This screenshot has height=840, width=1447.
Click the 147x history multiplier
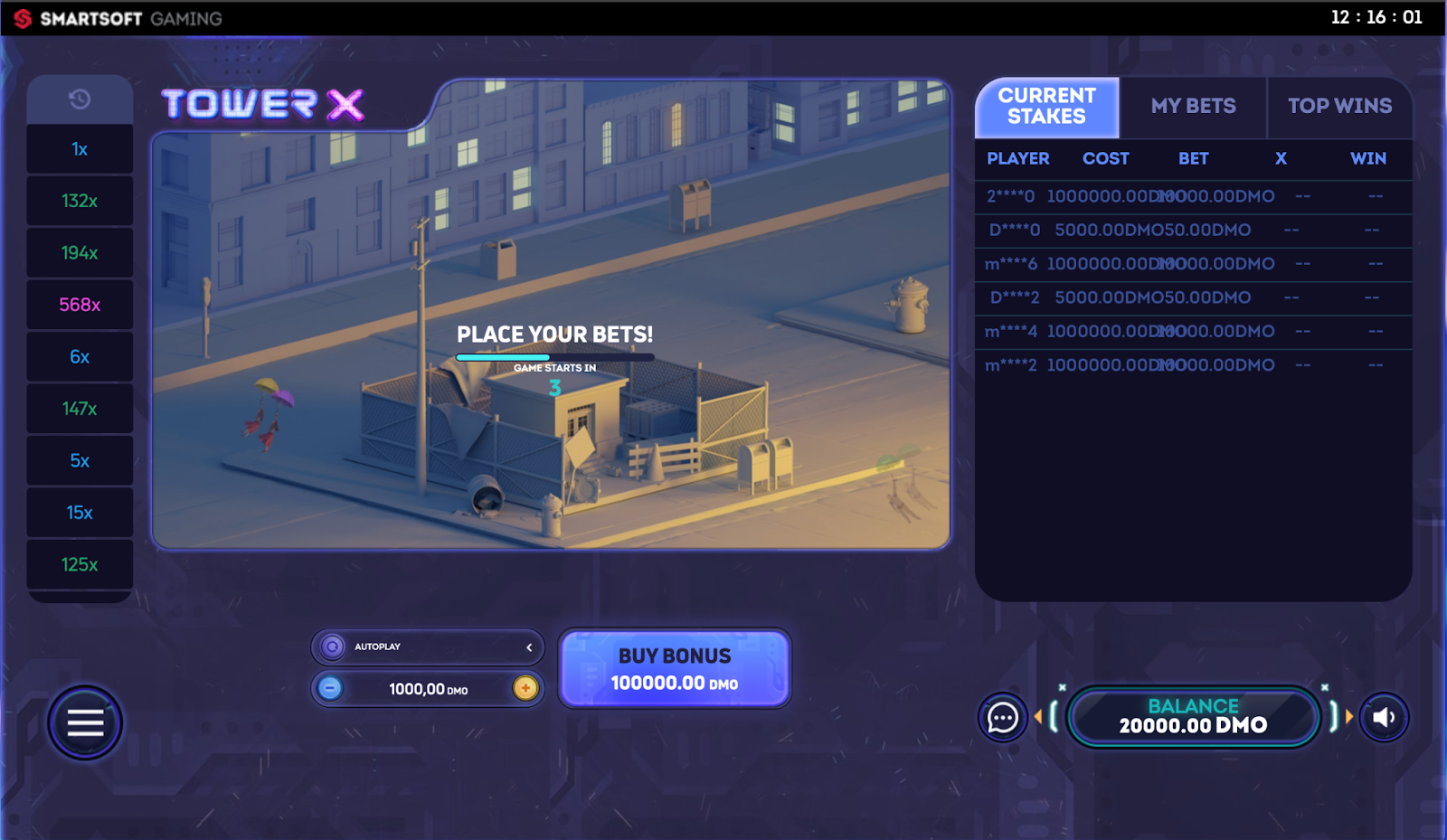point(80,409)
